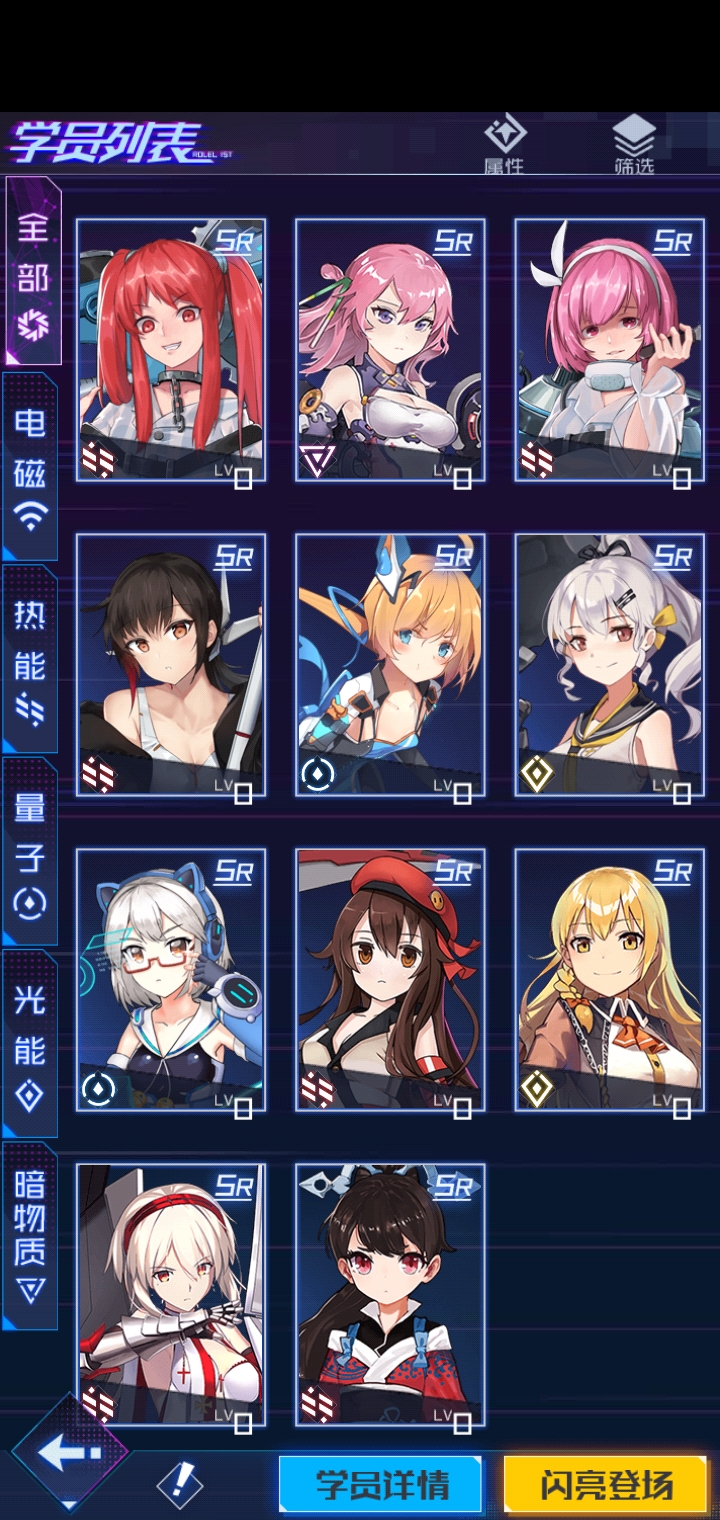Switch to the 全部 (All) tab

pos(31,272)
